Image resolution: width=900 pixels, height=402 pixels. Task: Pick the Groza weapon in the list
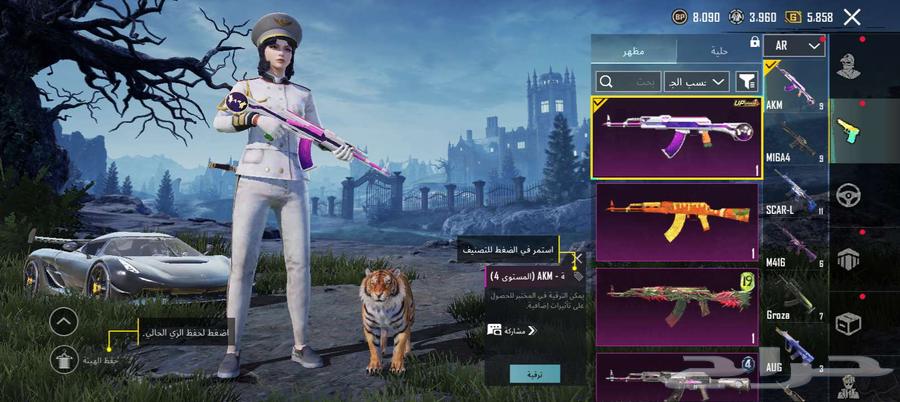point(795,300)
